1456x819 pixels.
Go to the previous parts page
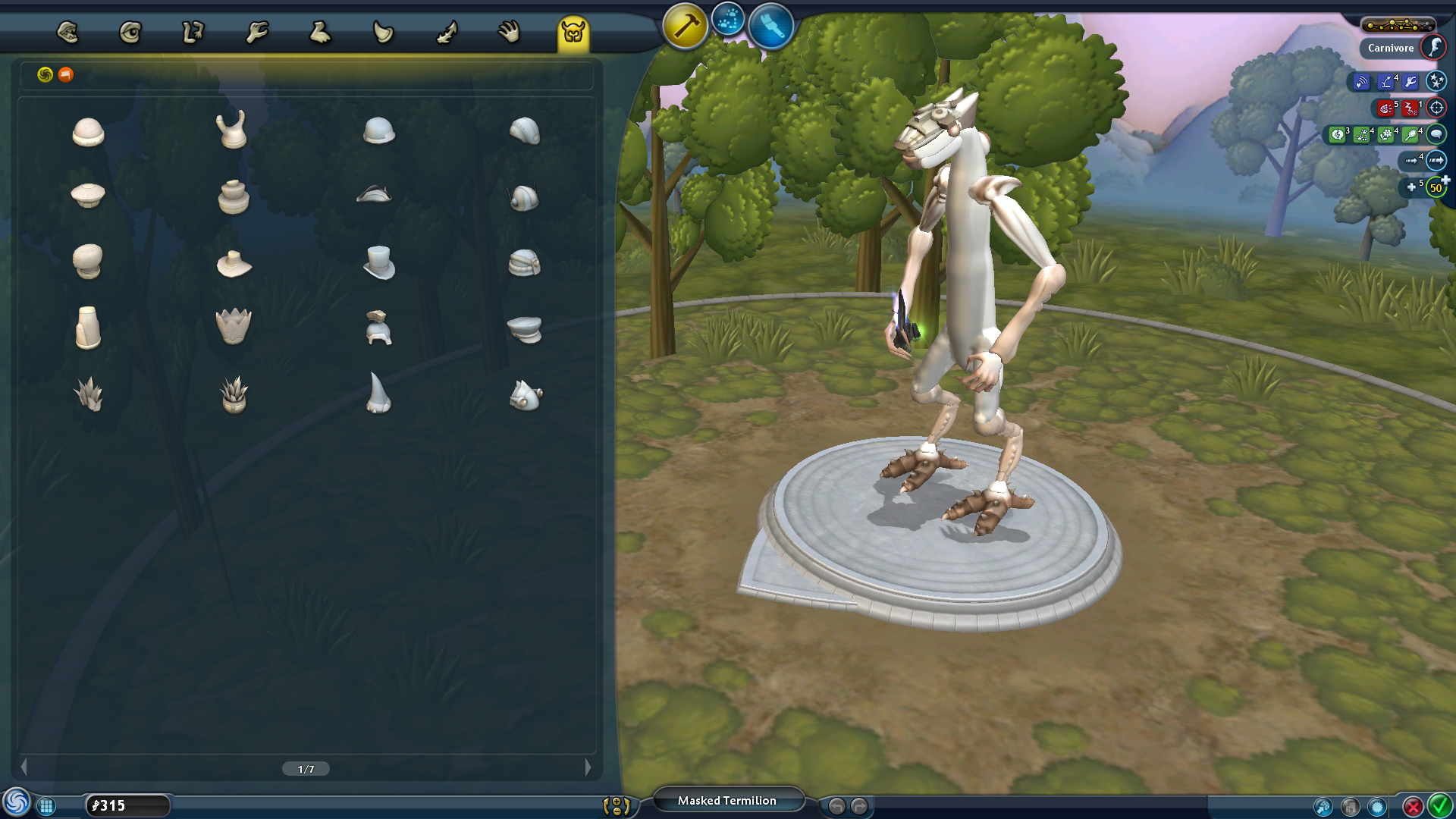(24, 767)
